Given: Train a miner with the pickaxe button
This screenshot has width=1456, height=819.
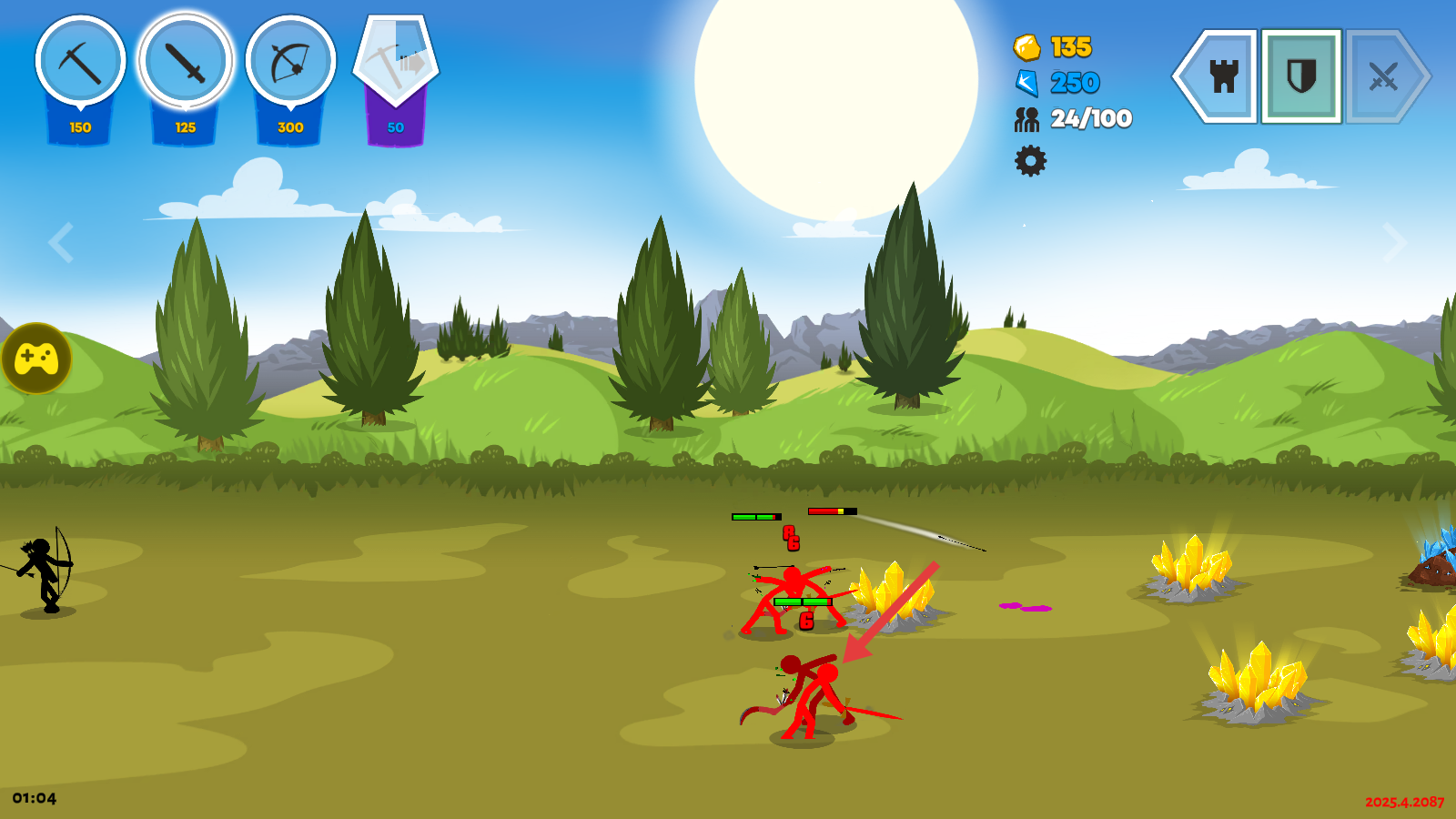Looking at the screenshot, I should (80, 62).
